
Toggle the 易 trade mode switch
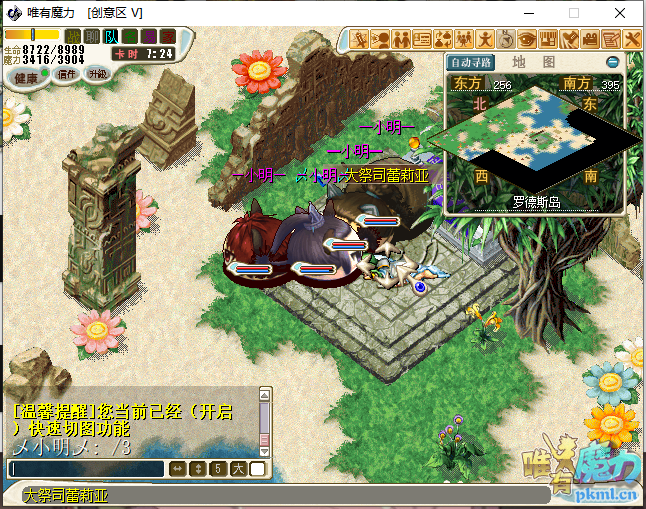point(149,37)
